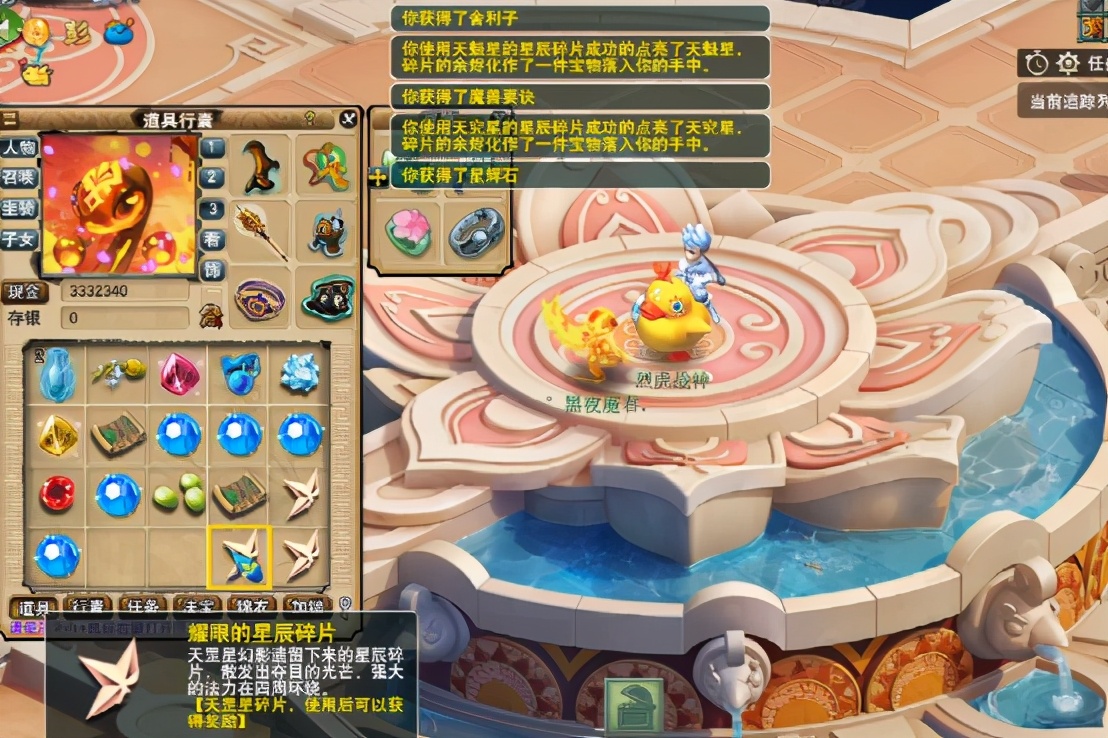Select equipment set number 2

212,178
